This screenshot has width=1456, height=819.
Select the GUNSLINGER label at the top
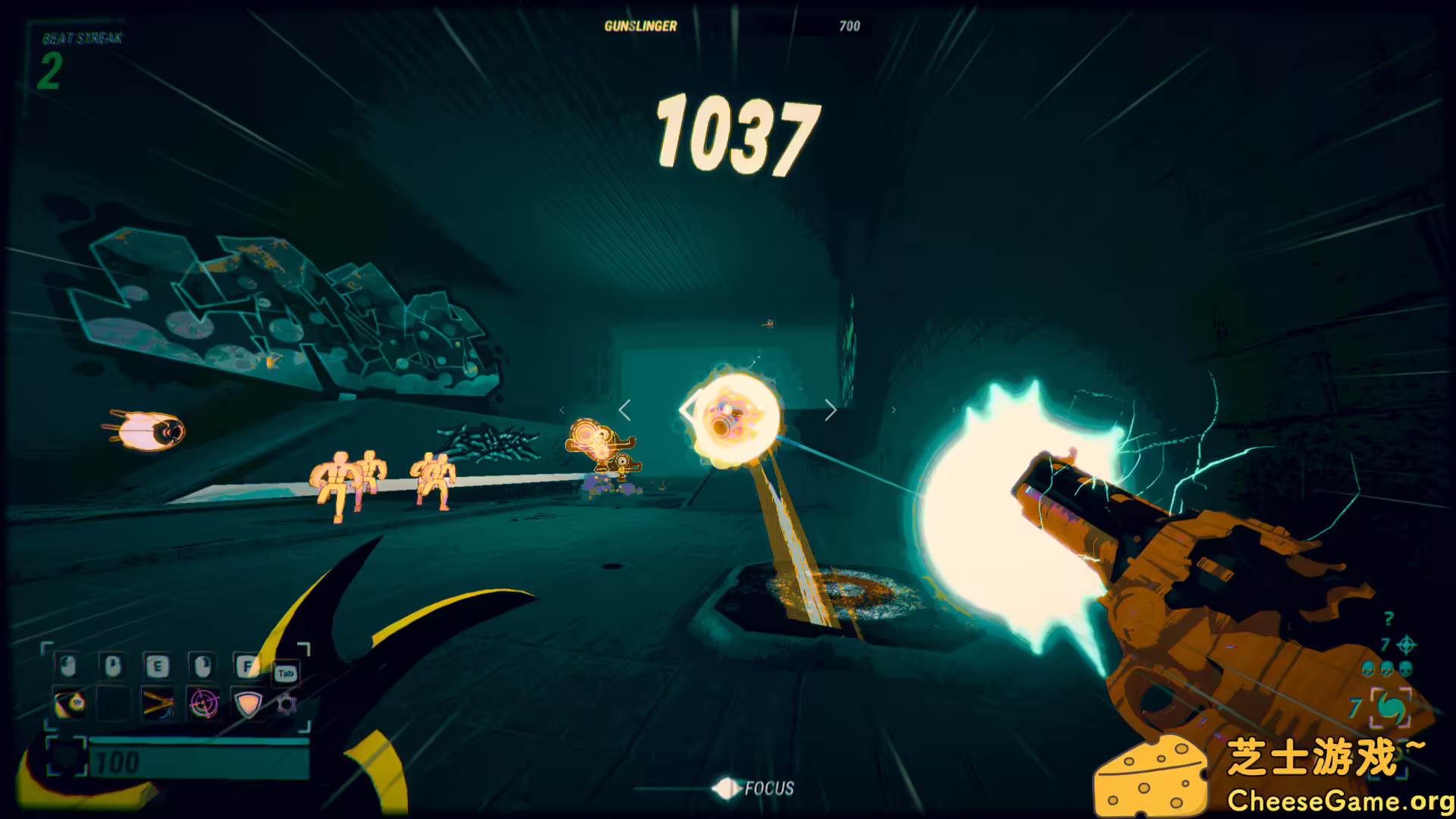point(639,26)
